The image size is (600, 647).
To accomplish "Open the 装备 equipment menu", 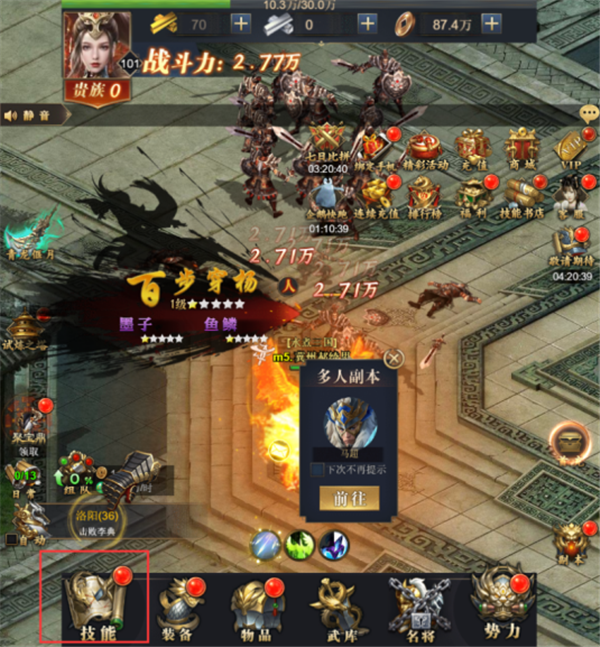I will (x=176, y=607).
